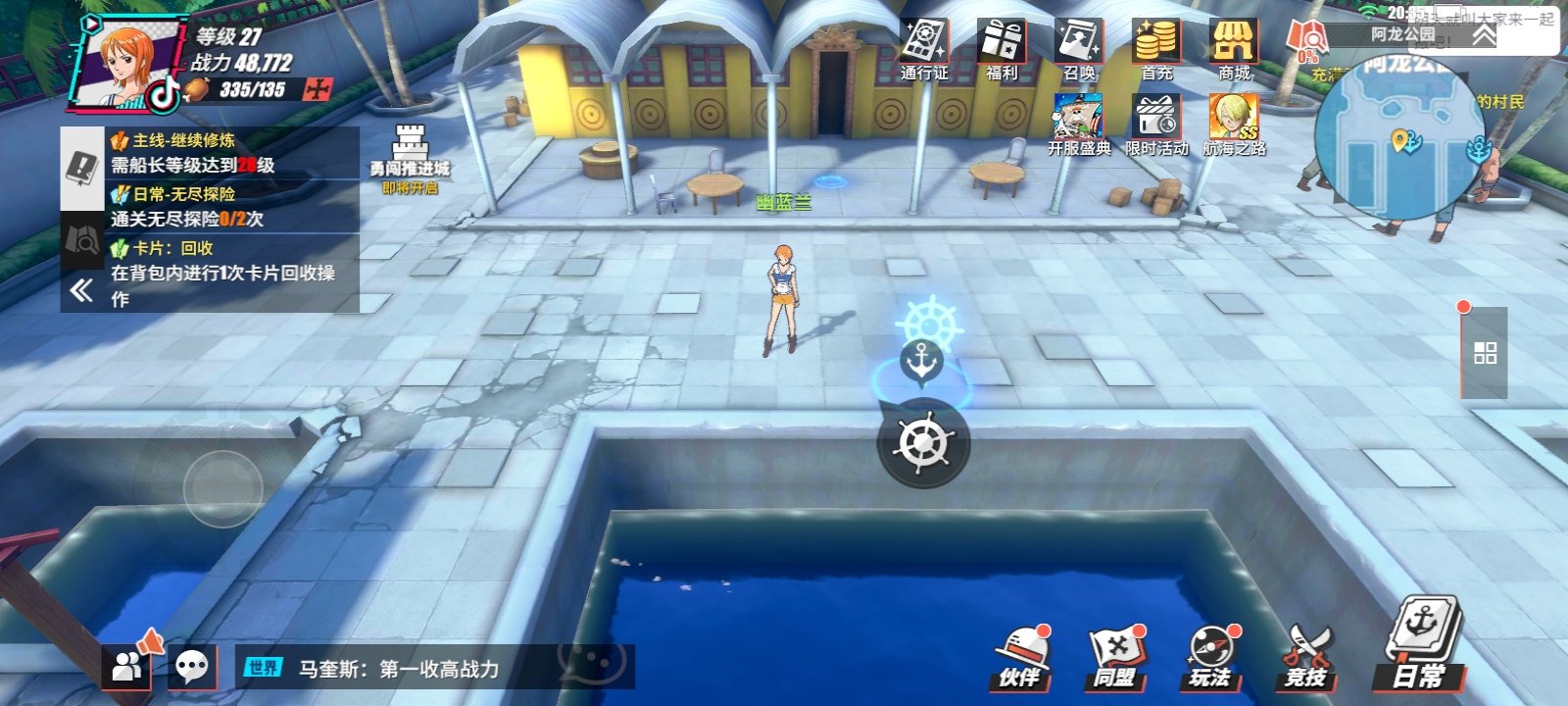The height and width of the screenshot is (706, 1568).
Task: Open the 福利 welfare gifts
Action: (x=1002, y=49)
